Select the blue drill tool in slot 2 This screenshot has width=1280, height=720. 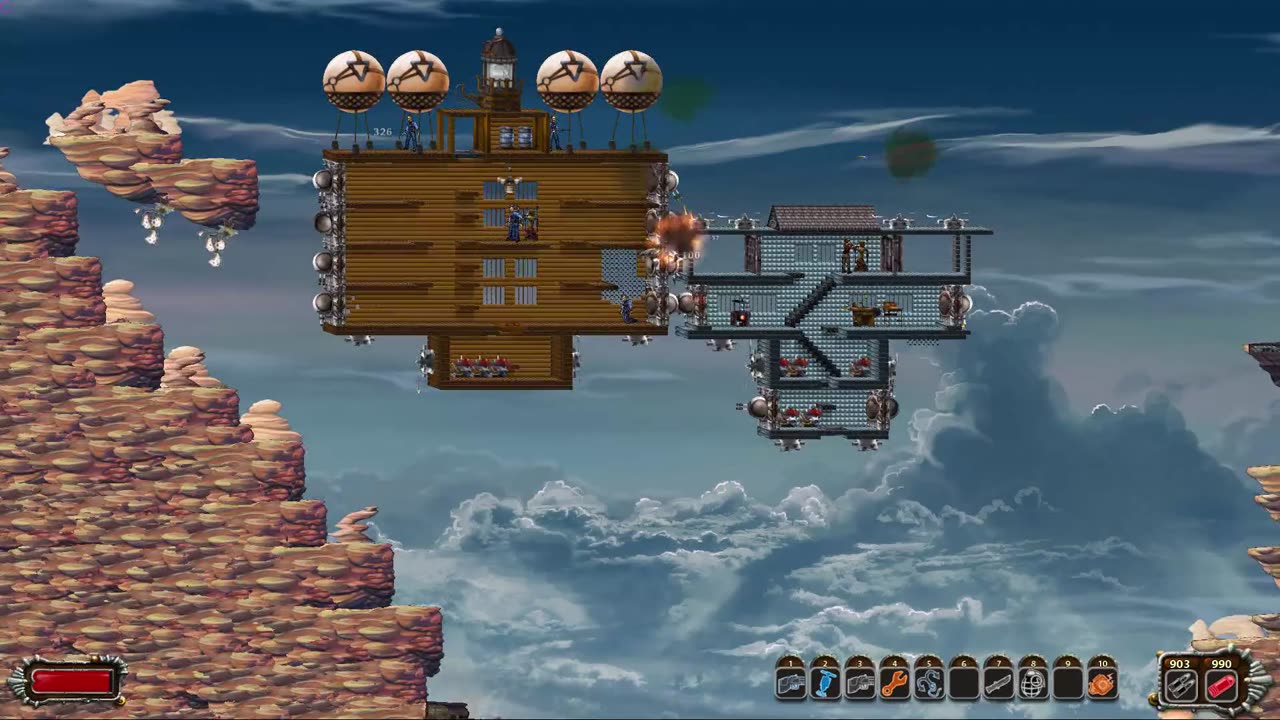pos(826,684)
